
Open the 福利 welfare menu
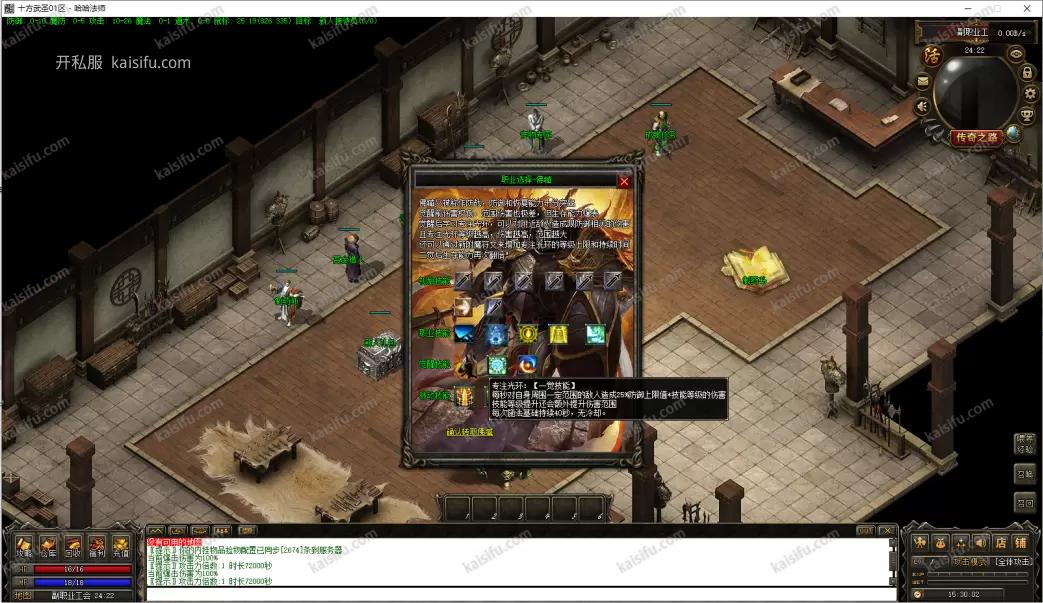click(97, 546)
